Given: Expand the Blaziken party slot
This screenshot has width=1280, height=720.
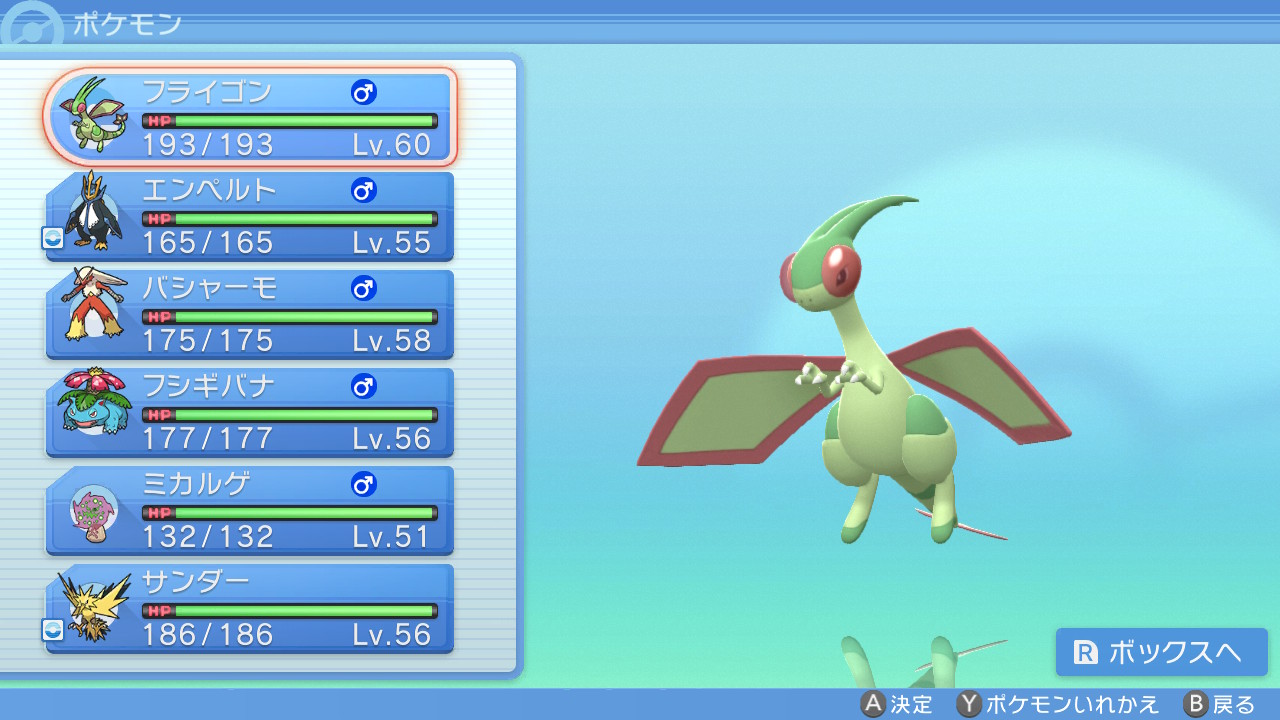Looking at the screenshot, I should 250,313.
